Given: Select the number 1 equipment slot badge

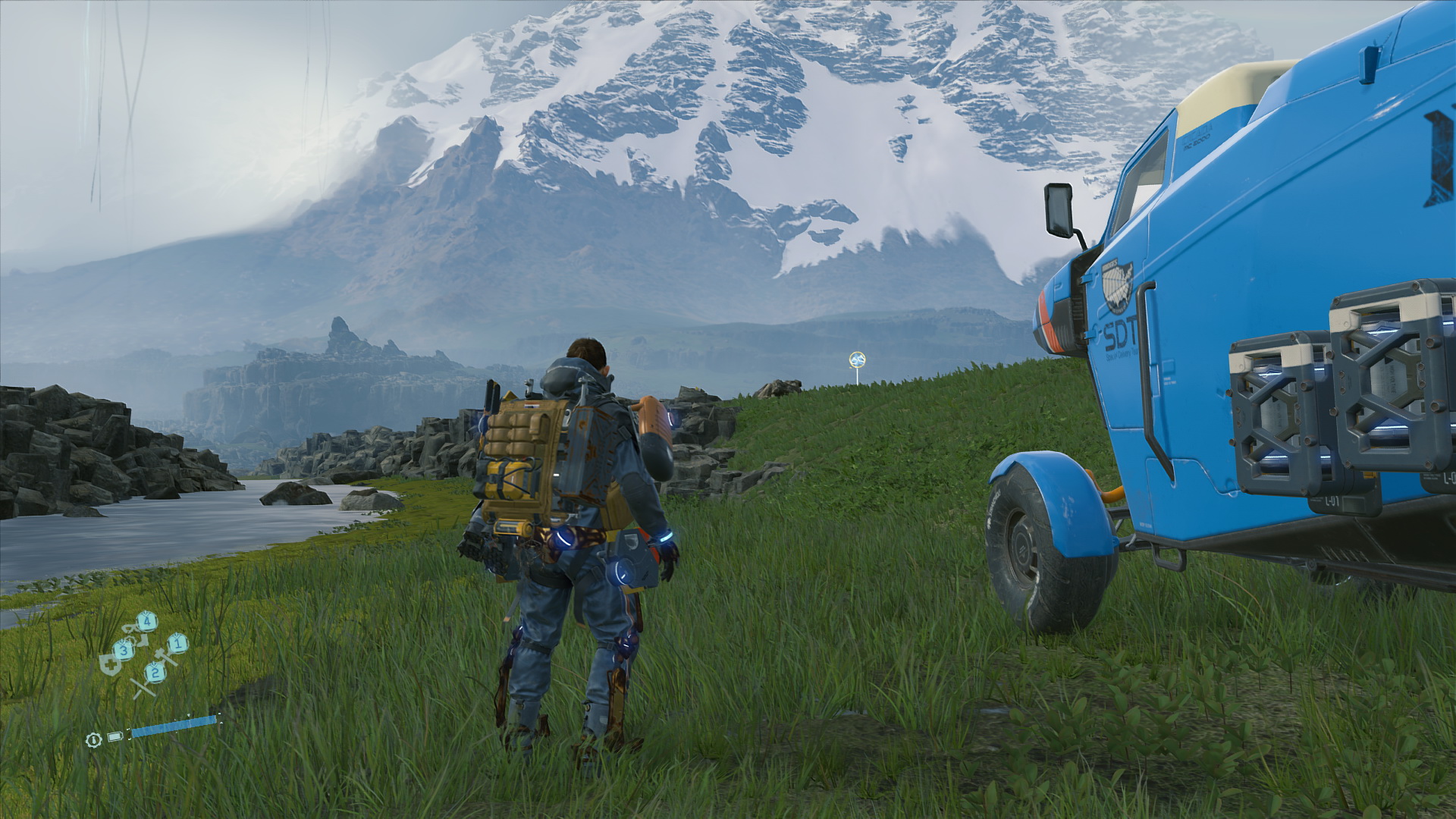Looking at the screenshot, I should pyautogui.click(x=177, y=644).
